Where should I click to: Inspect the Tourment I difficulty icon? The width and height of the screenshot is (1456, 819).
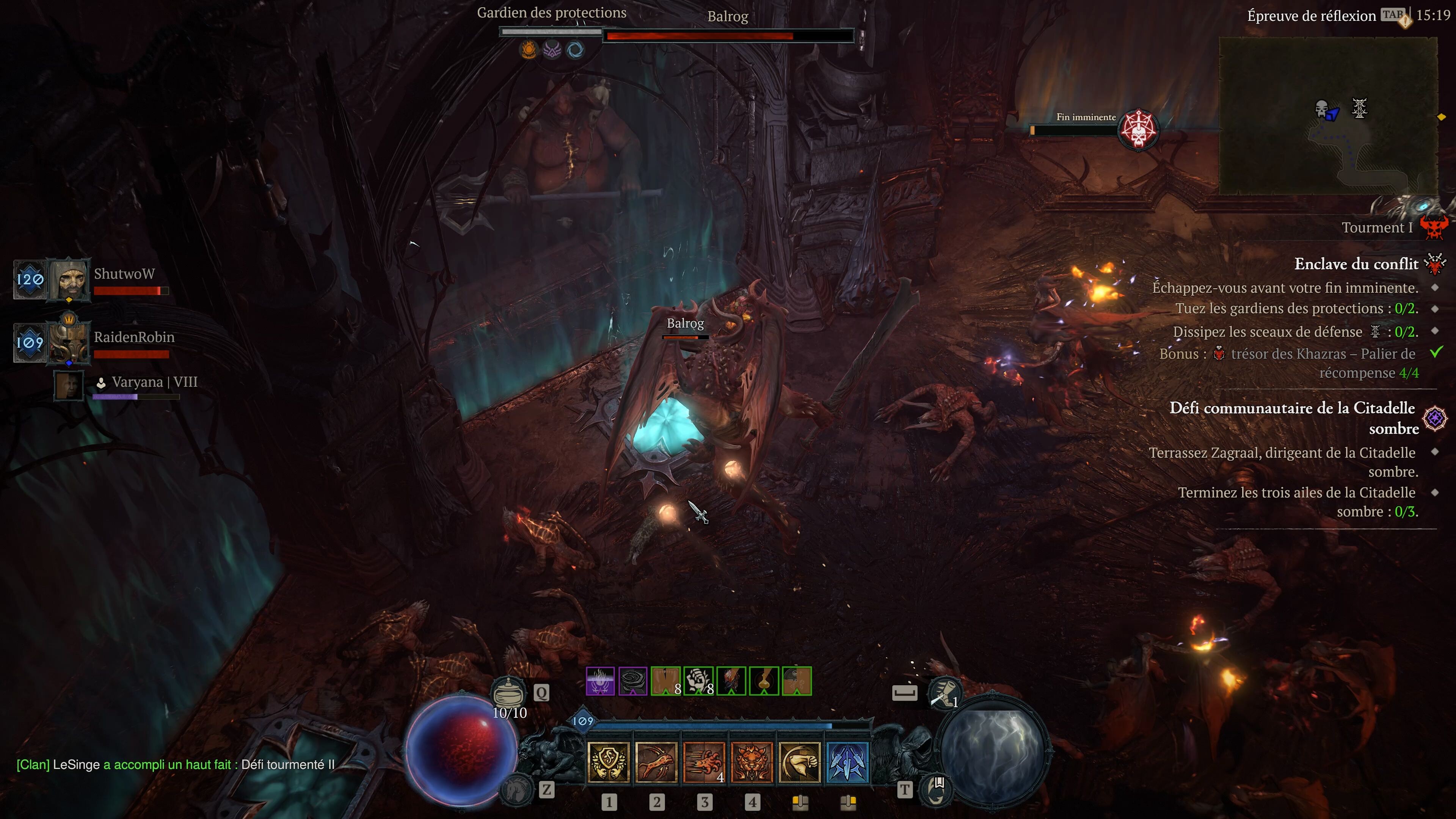(x=1434, y=228)
